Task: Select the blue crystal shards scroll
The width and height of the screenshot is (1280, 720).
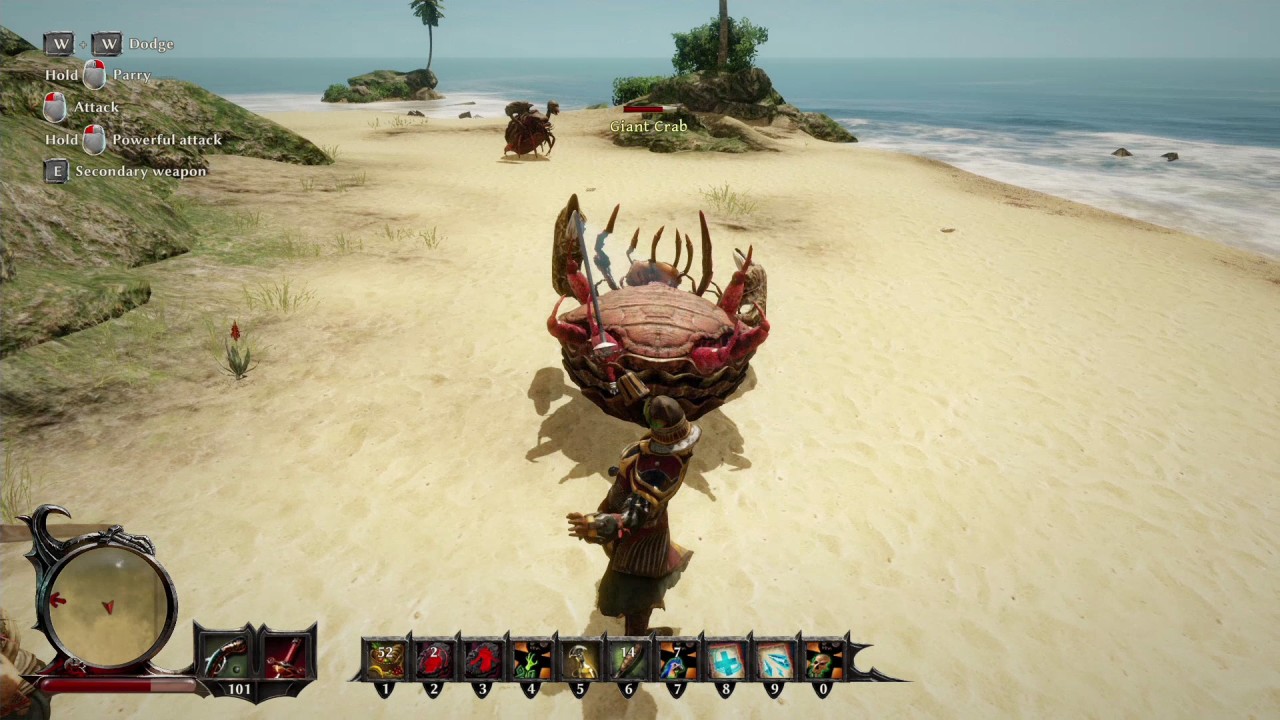Action: [x=775, y=660]
